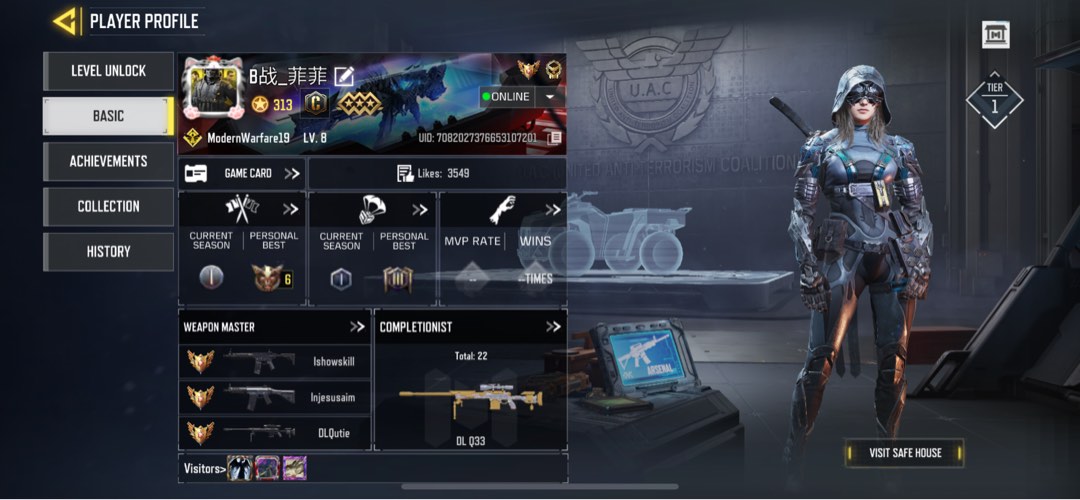Click the Likes counter button
This screenshot has height=500, width=1080.
(x=436, y=173)
